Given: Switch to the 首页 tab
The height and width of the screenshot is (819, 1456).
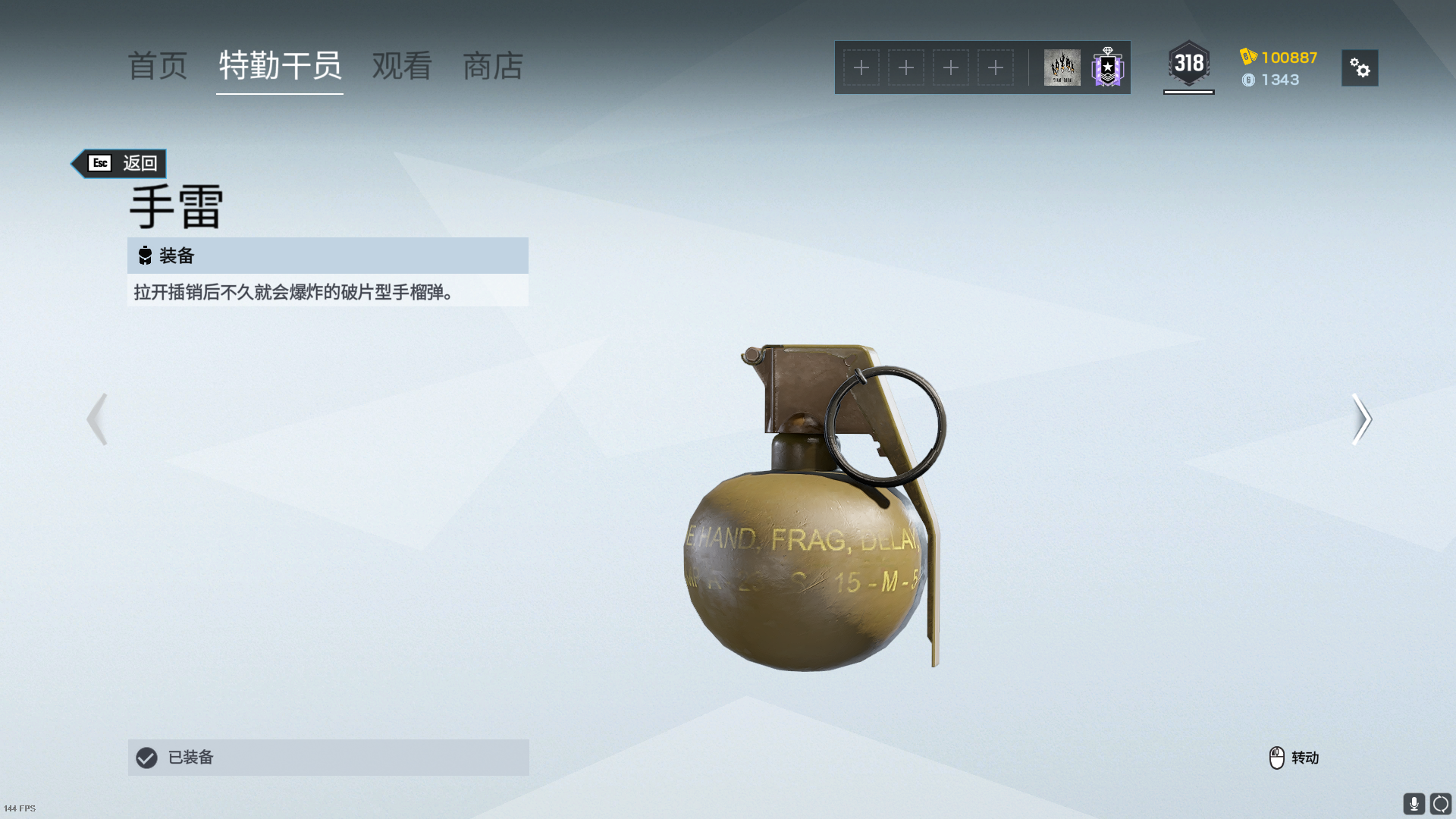Looking at the screenshot, I should click(158, 67).
